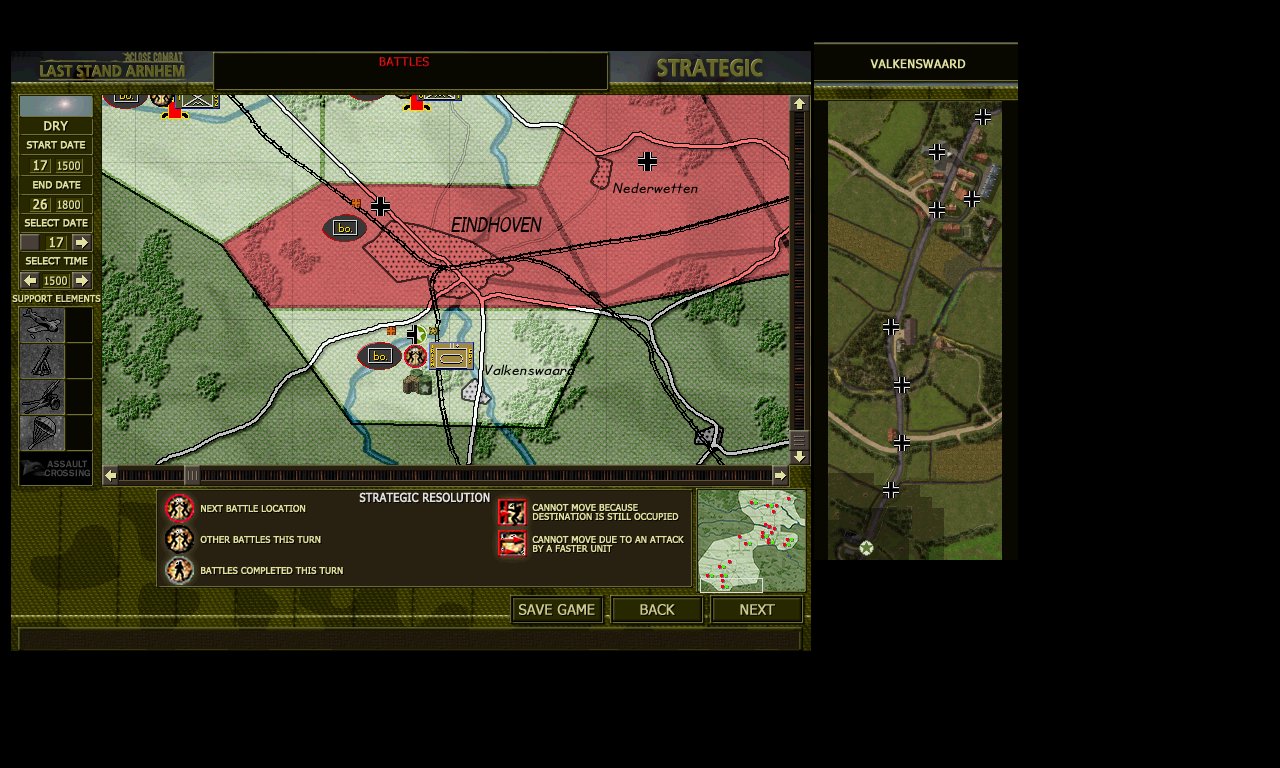Advance the turn with the Next button

(x=757, y=609)
